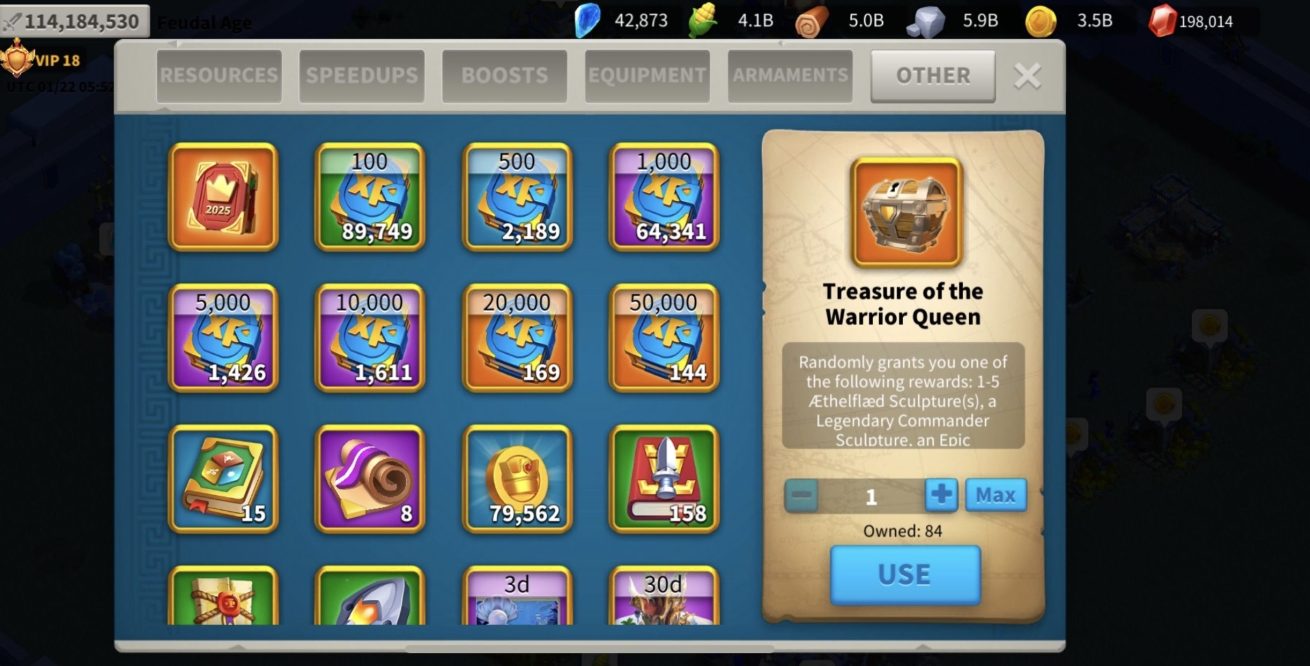Choose the 100 XP tome slot
This screenshot has width=1310, height=666.
(x=370, y=197)
